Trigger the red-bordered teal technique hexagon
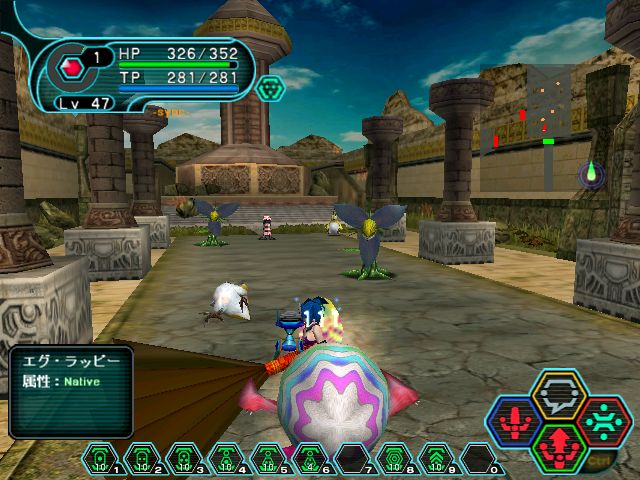640x480 pixels. pyautogui.click(x=603, y=422)
